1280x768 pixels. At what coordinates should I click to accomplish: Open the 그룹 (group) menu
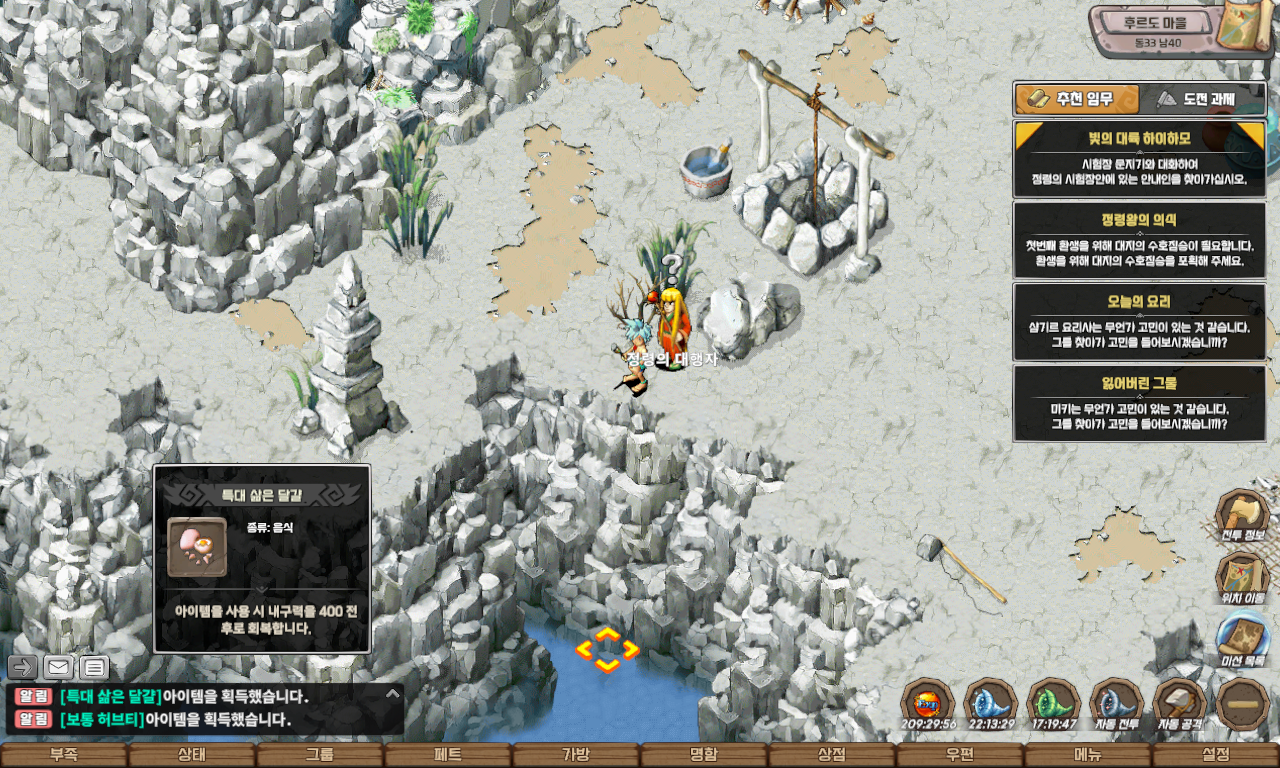[x=320, y=755]
